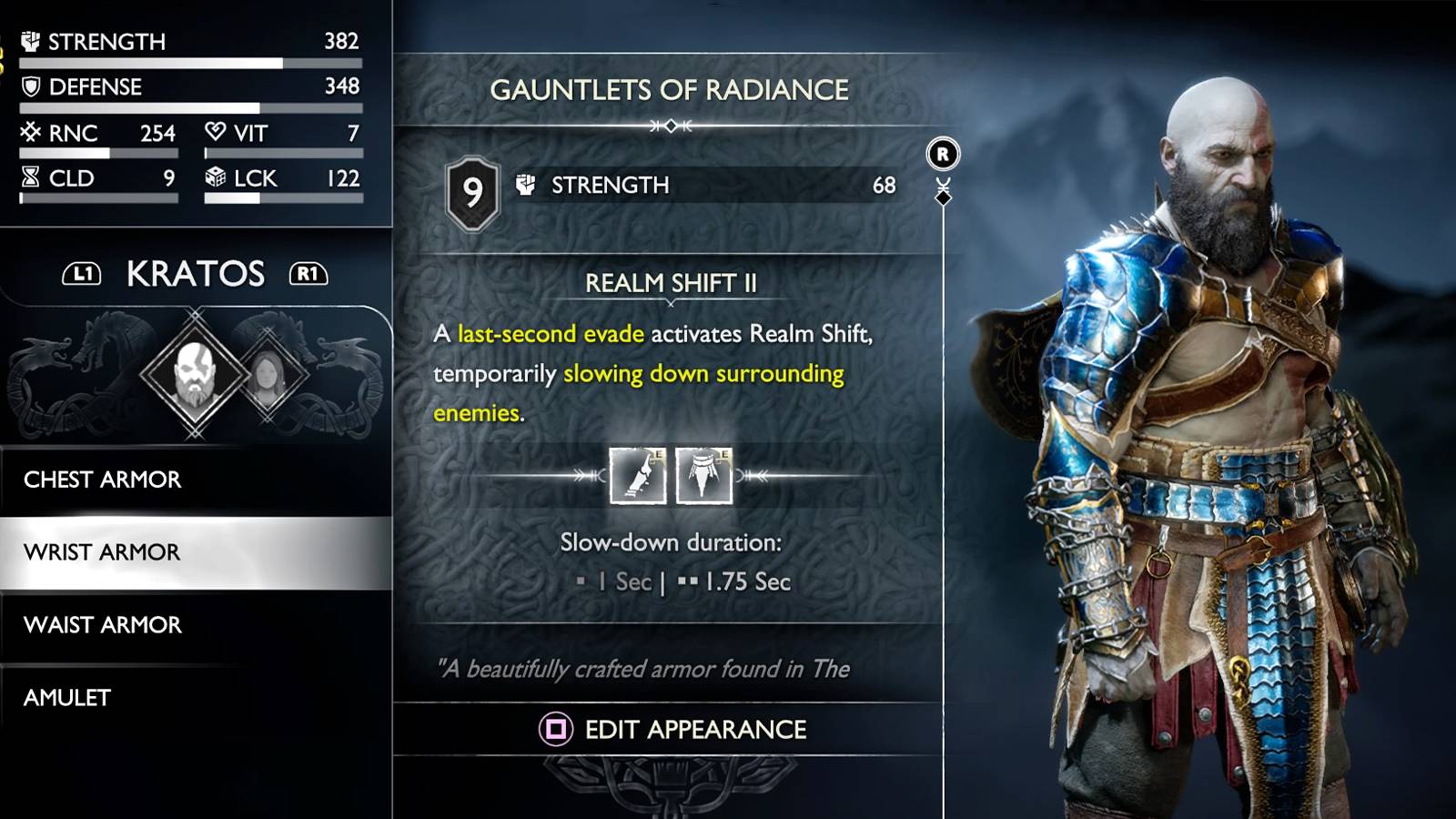The image size is (1456, 819).
Task: Click the Defense shield icon
Action: click(30, 86)
